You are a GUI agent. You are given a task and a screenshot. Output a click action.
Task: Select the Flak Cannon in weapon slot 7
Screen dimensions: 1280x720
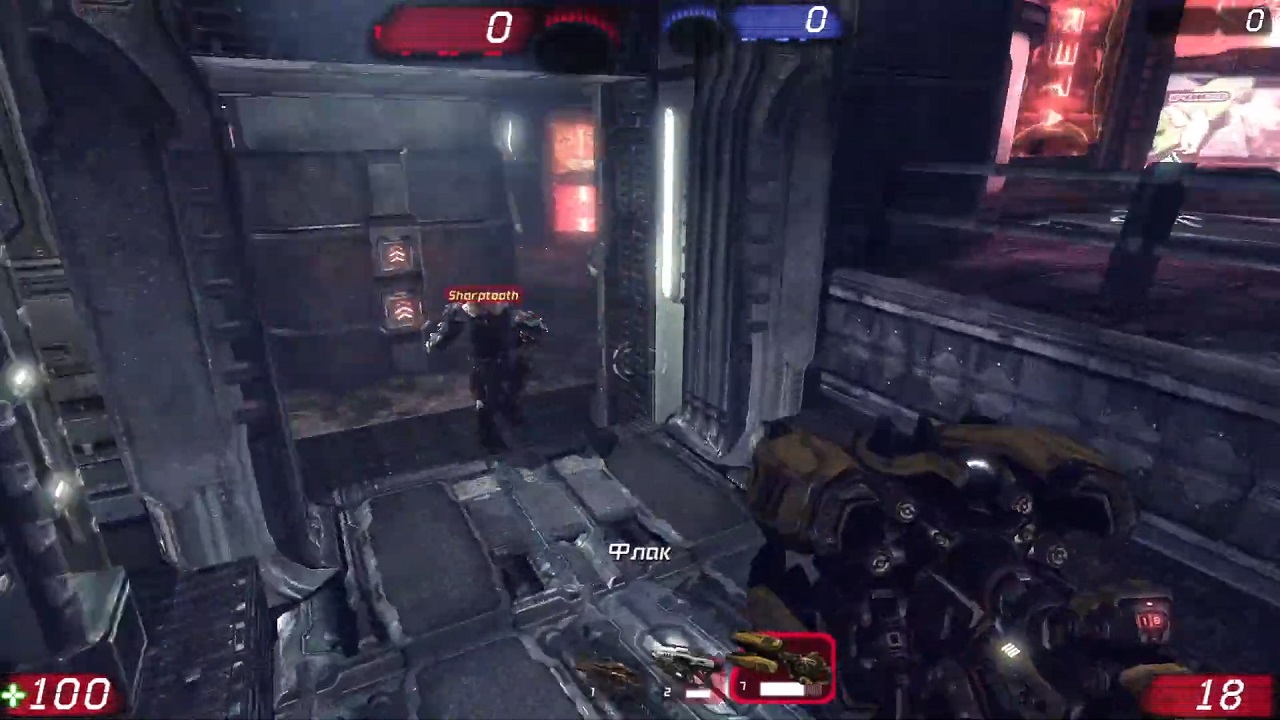[x=784, y=666]
